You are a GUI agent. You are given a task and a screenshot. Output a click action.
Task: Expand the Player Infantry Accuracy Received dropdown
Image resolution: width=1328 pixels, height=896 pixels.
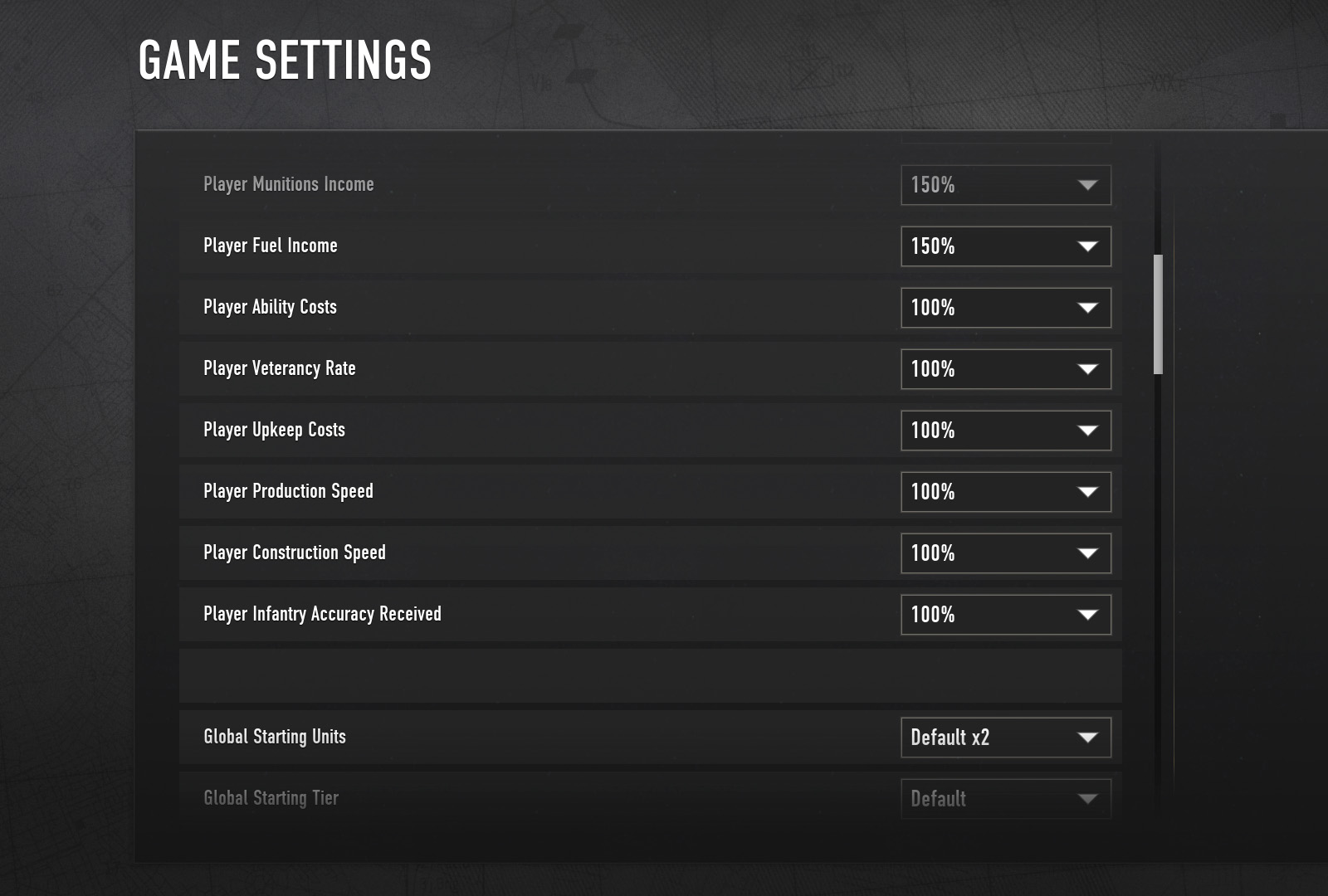tap(1005, 615)
